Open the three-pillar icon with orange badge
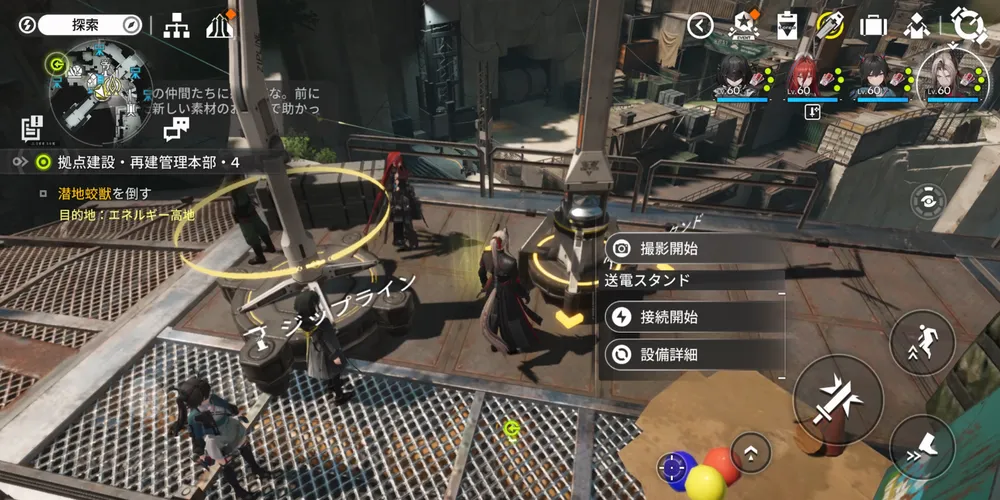Screen dimensions: 1000x500 pyautogui.click(x=219, y=26)
